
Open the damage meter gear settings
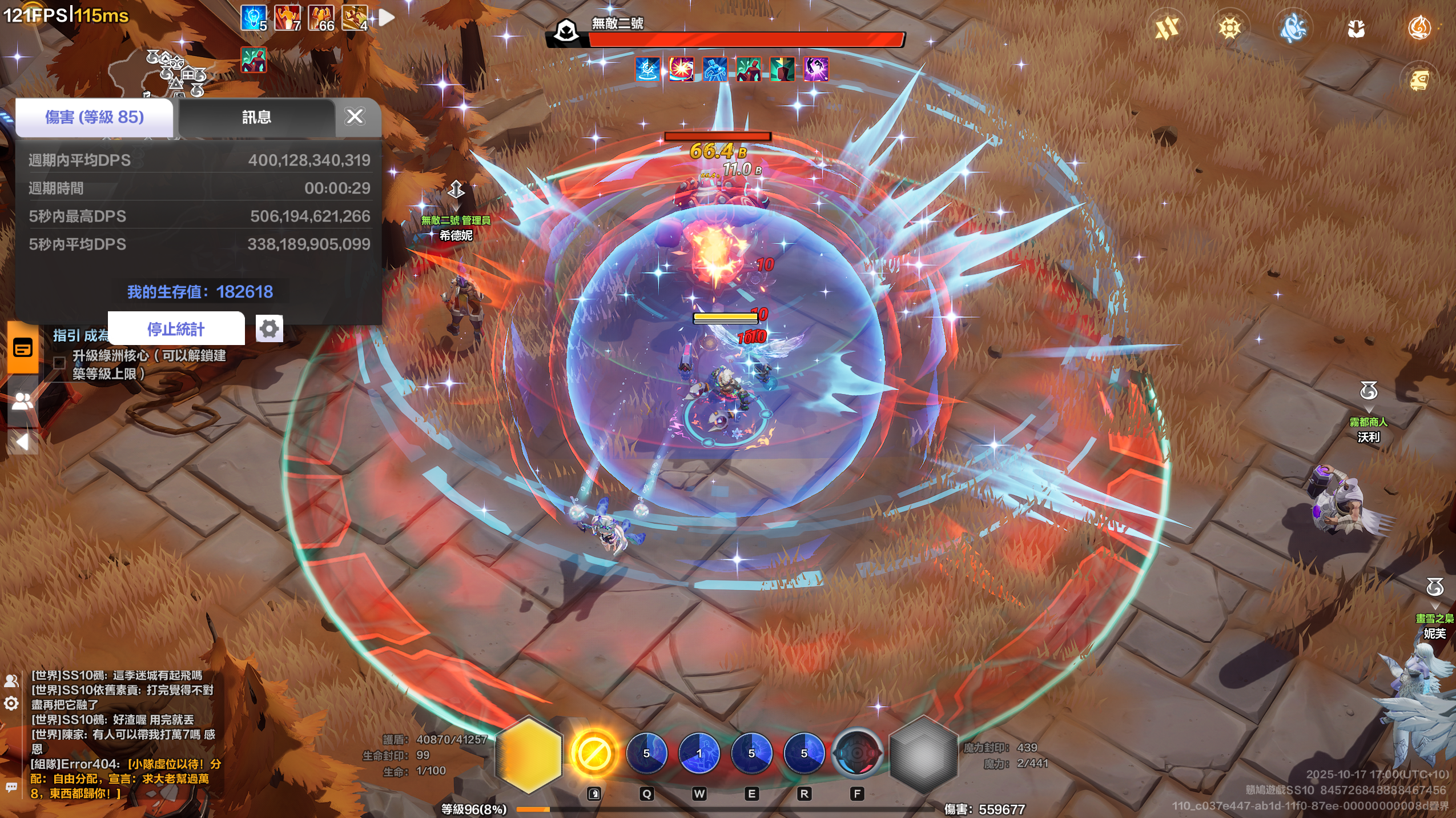click(x=269, y=328)
